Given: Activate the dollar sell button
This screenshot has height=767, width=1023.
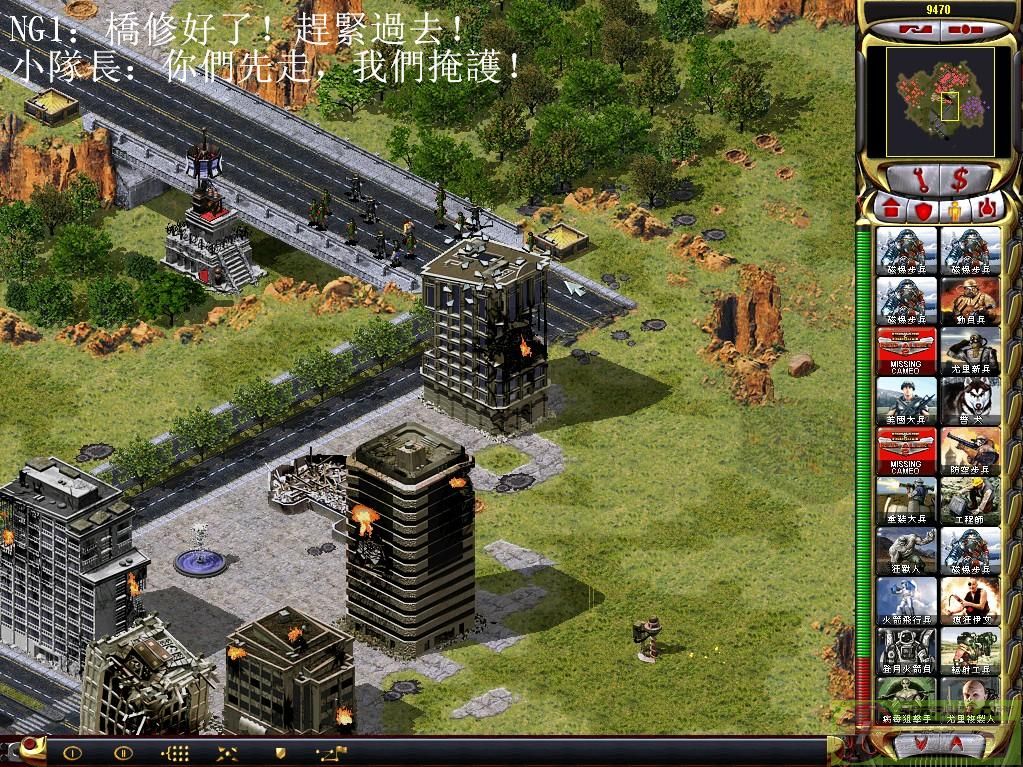Looking at the screenshot, I should click(961, 179).
